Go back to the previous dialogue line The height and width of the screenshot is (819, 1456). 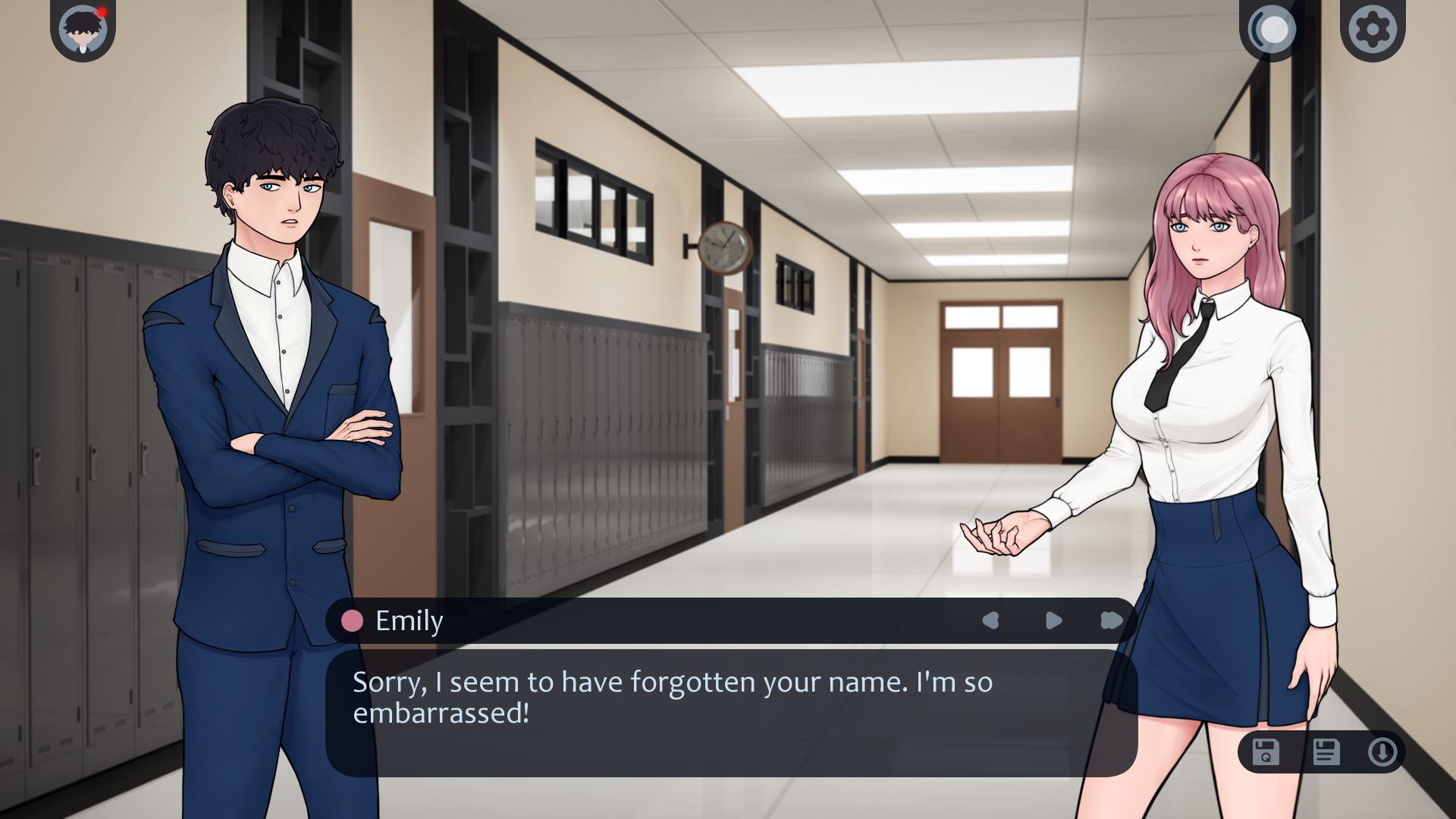990,621
